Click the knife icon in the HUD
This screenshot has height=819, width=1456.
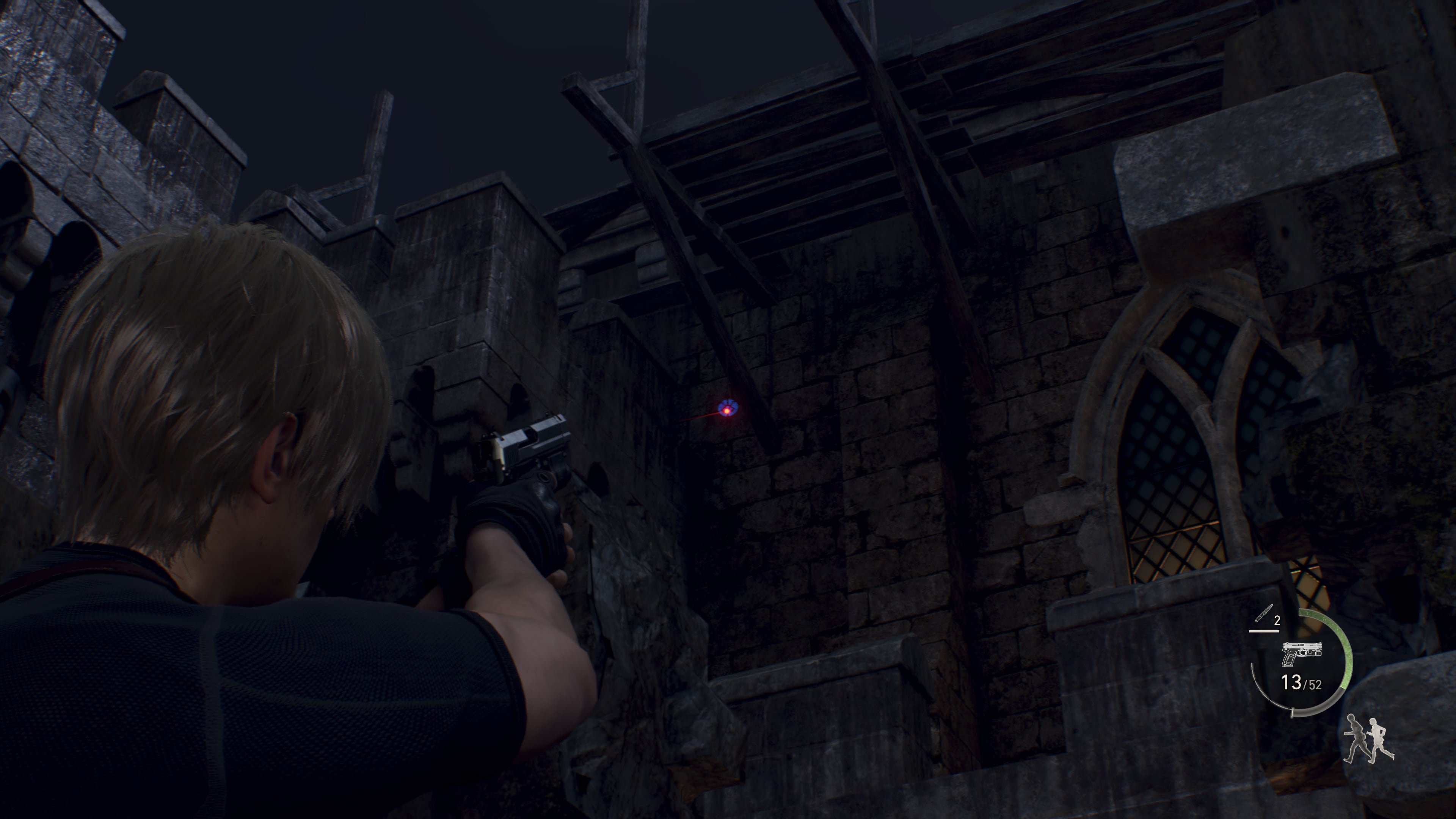click(x=1264, y=613)
